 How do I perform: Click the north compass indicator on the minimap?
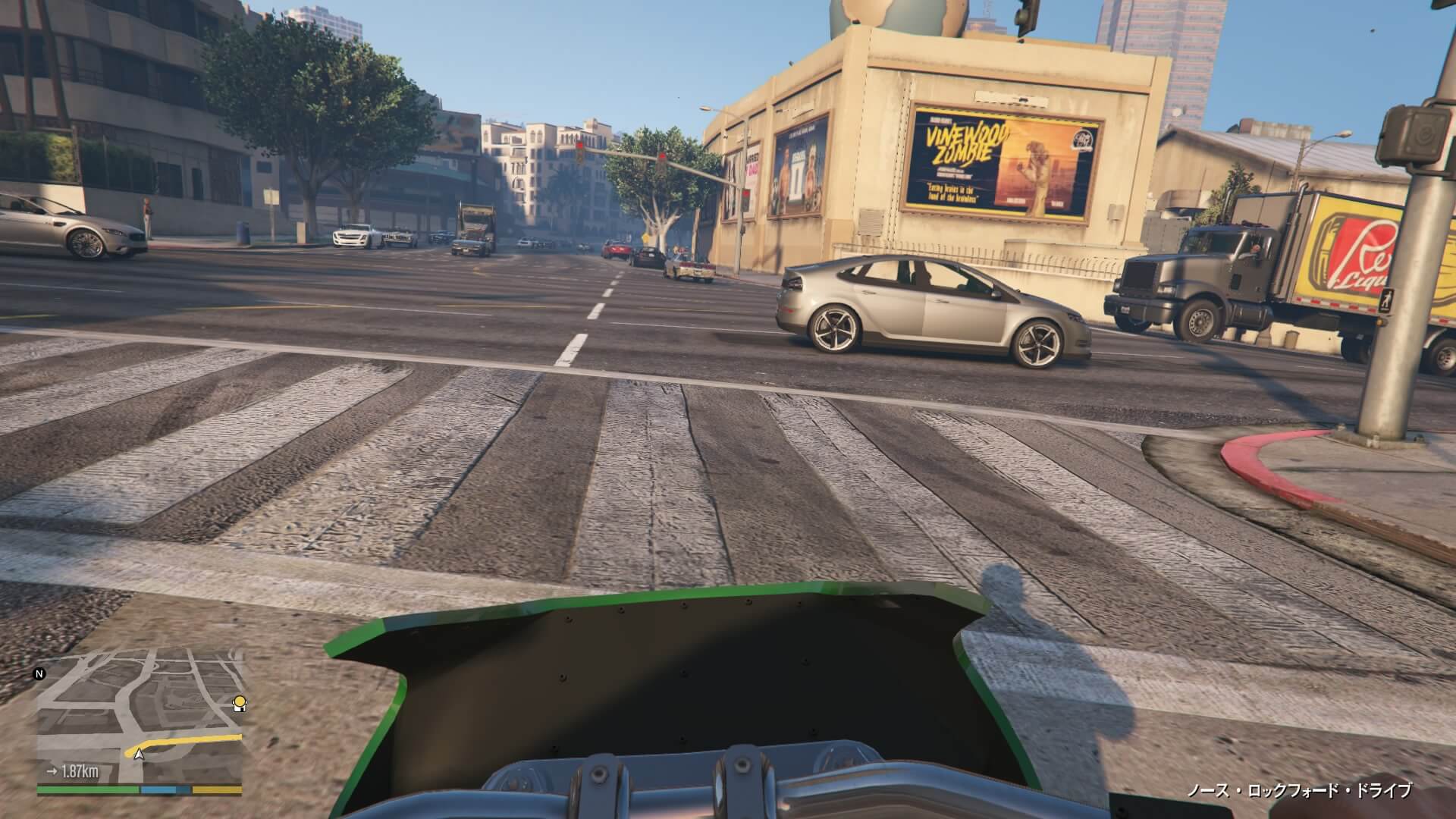[39, 673]
